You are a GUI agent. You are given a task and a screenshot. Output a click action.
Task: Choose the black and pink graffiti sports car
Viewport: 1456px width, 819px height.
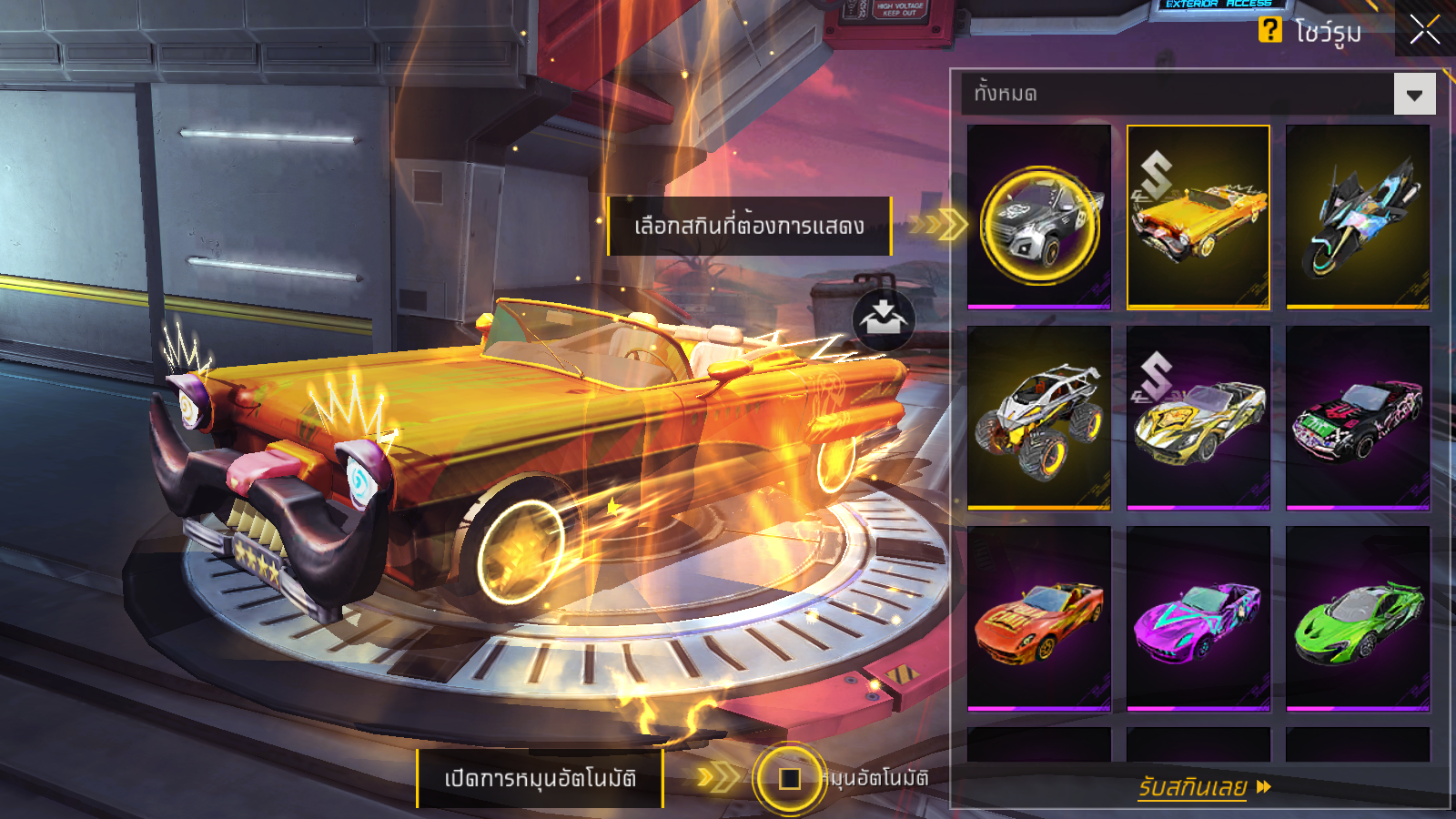[x=1357, y=418]
